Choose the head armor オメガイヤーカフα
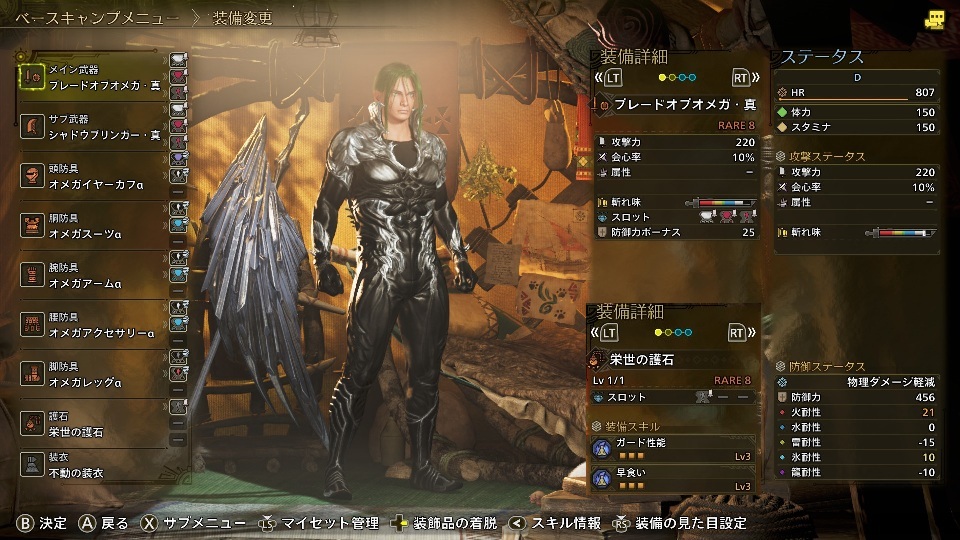Image resolution: width=960 pixels, height=540 pixels. click(93, 176)
